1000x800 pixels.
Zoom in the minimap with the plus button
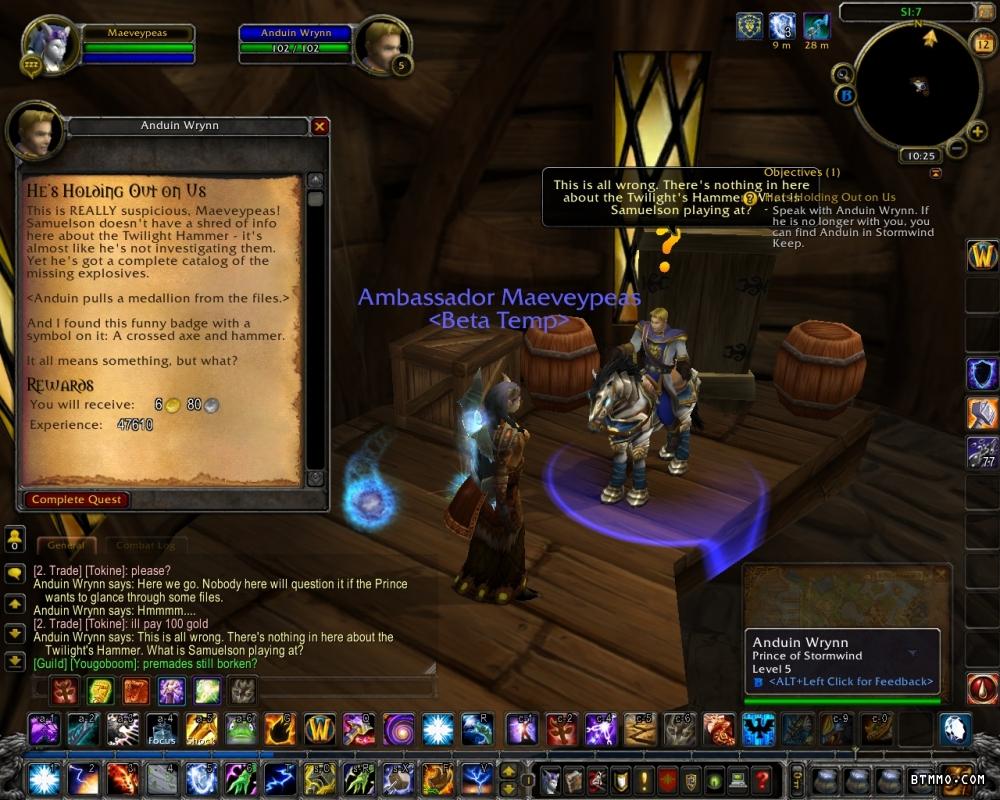[x=978, y=131]
